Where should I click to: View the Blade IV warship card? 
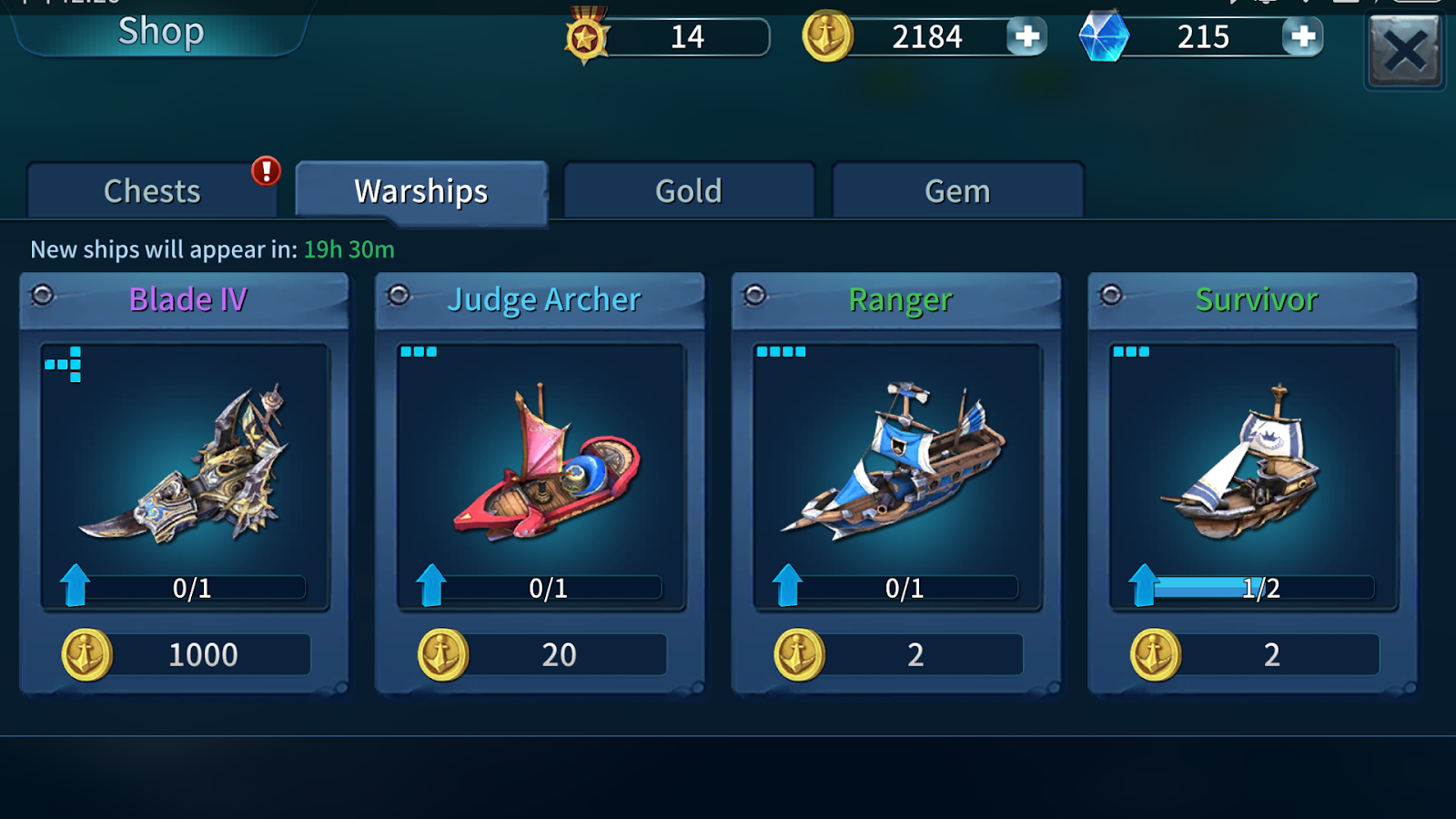click(185, 464)
